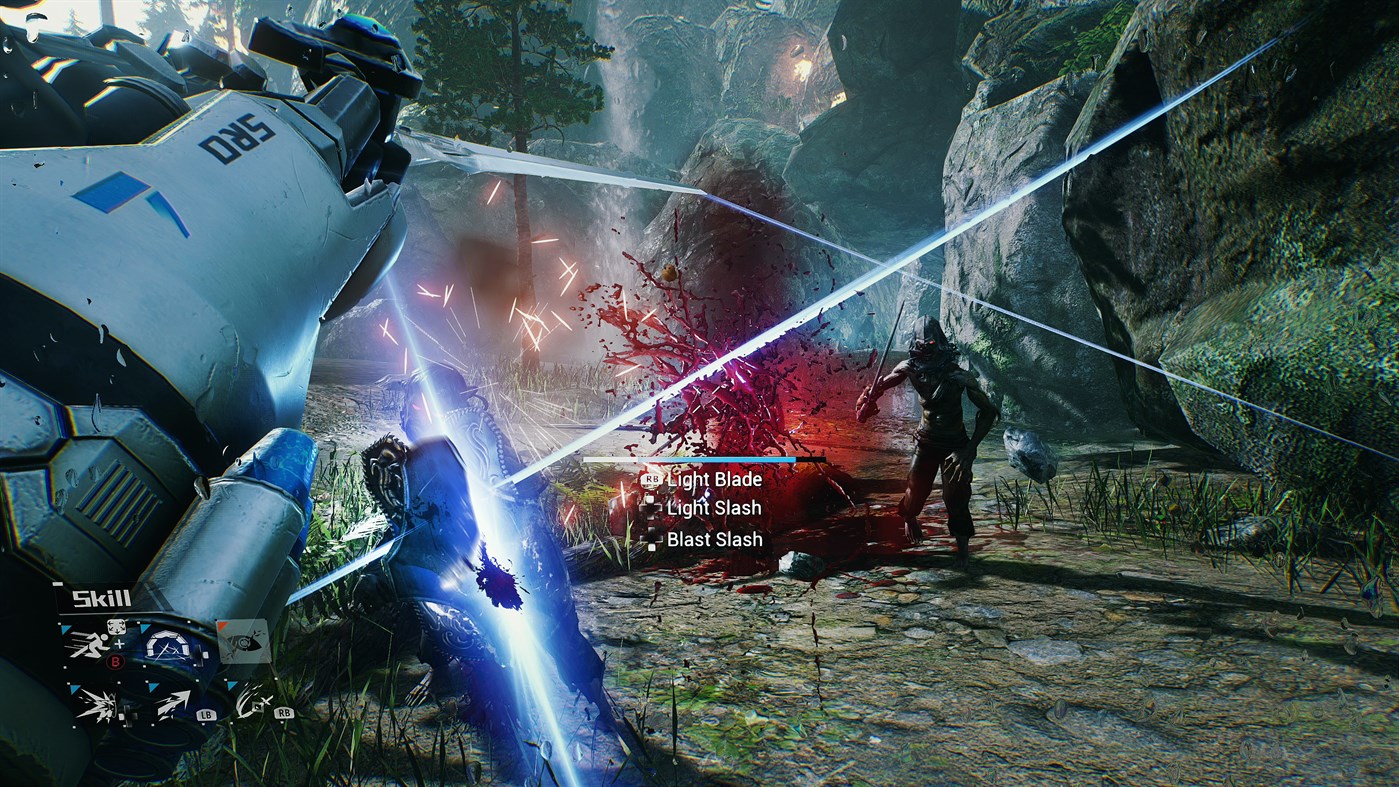Select the eye-shaped detection skill icon
This screenshot has height=787, width=1399.
pyautogui.click(x=243, y=643)
